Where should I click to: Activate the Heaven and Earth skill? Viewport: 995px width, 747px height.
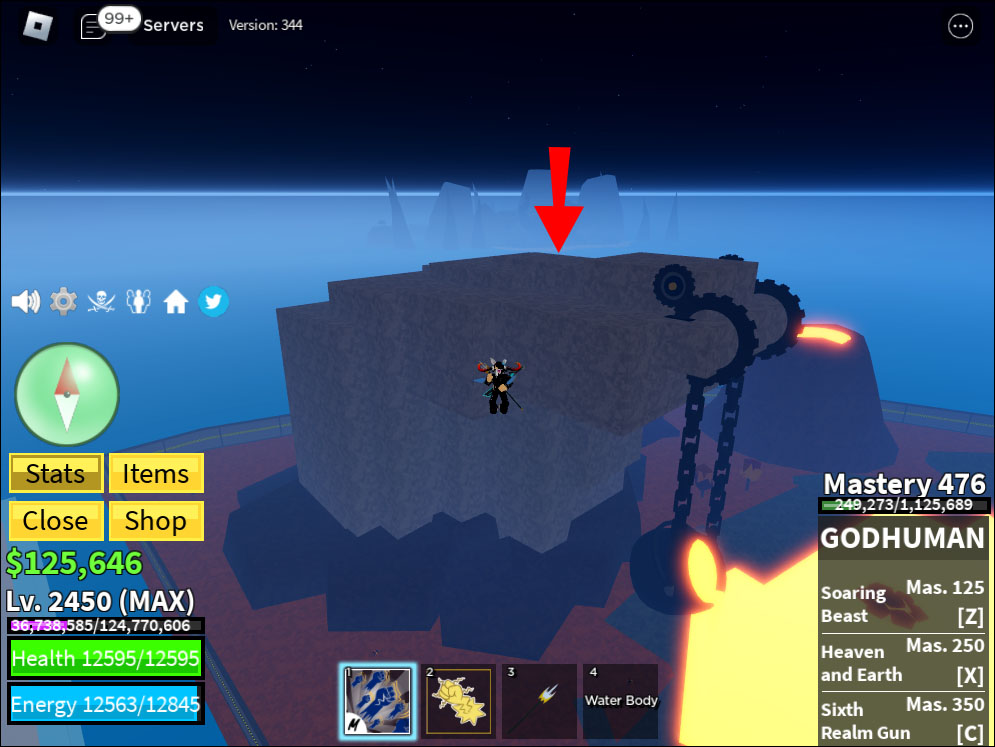click(x=904, y=662)
